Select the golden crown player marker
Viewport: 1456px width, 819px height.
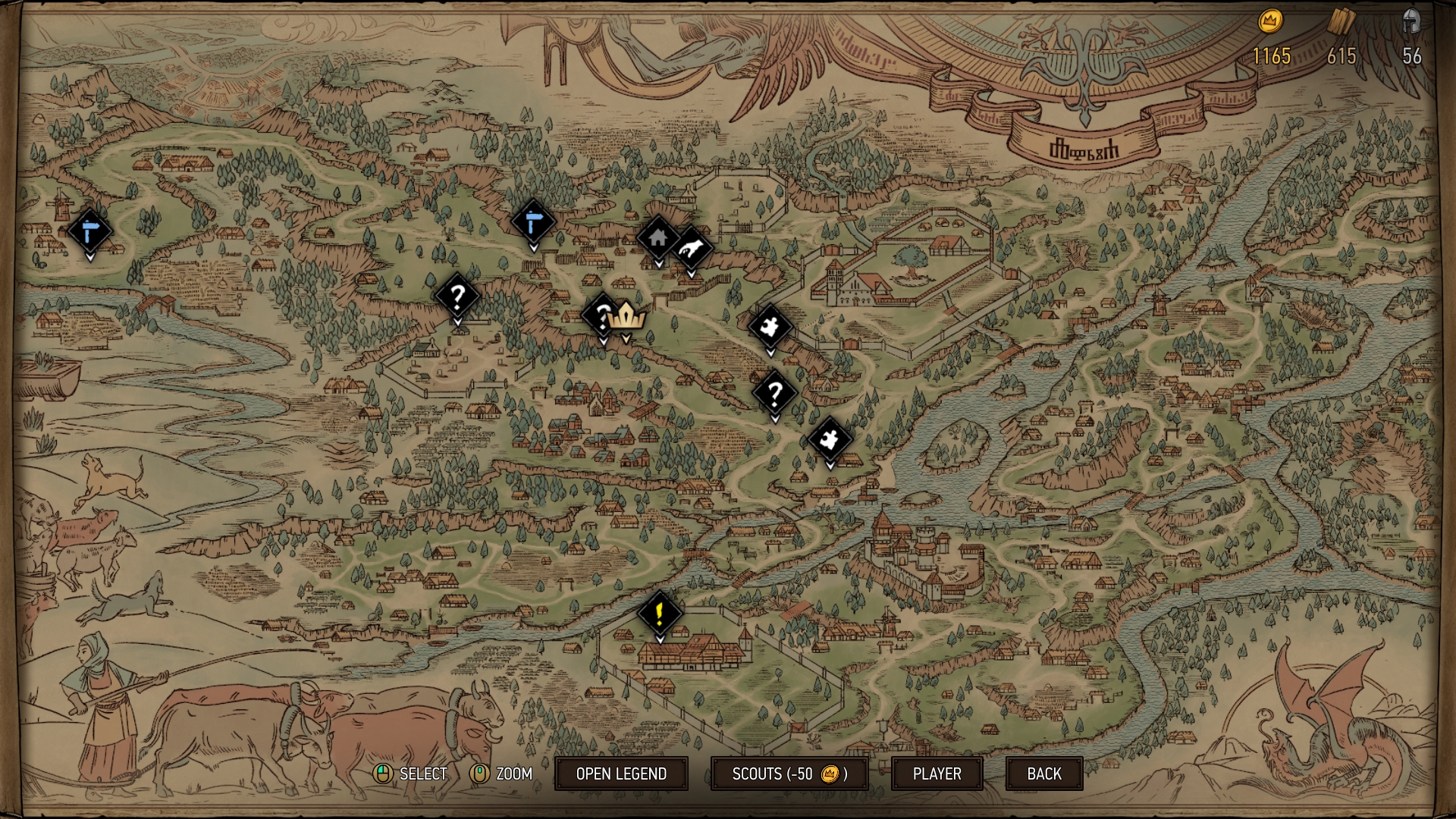pyautogui.click(x=626, y=317)
